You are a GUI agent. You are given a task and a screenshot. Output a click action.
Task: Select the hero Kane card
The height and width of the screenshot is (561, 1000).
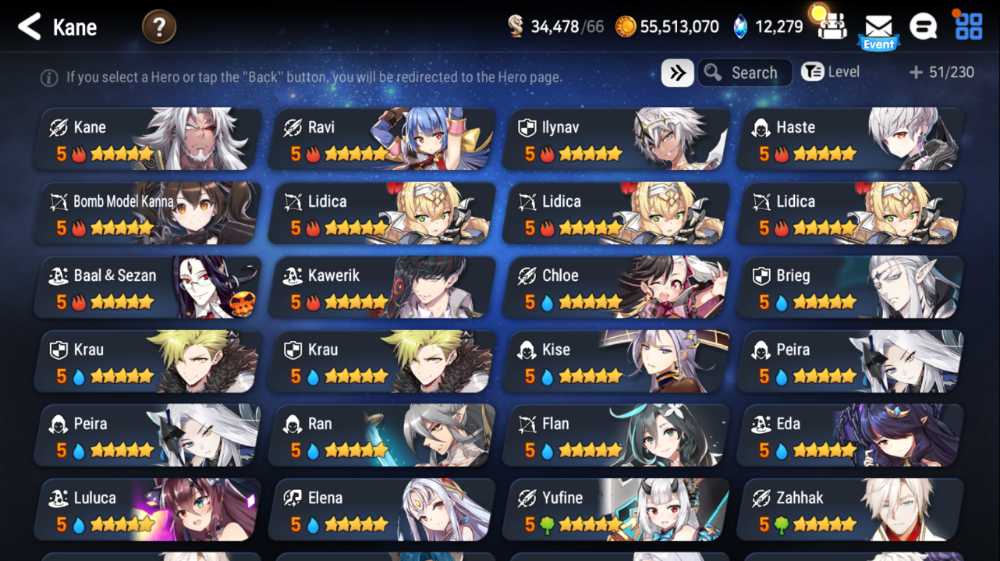(149, 140)
